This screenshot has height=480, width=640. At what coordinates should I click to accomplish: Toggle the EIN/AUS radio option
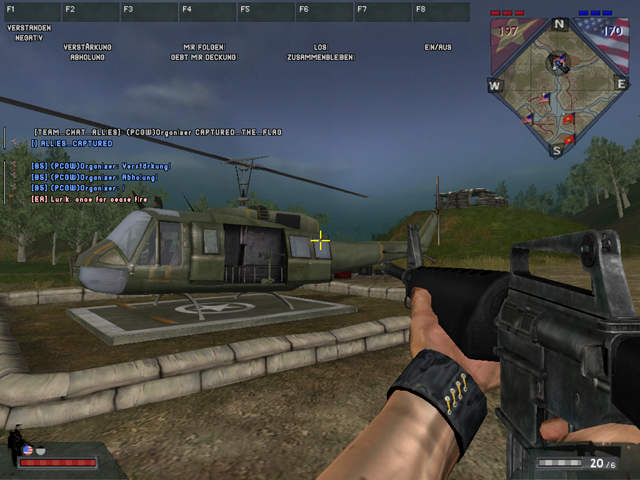[x=438, y=47]
